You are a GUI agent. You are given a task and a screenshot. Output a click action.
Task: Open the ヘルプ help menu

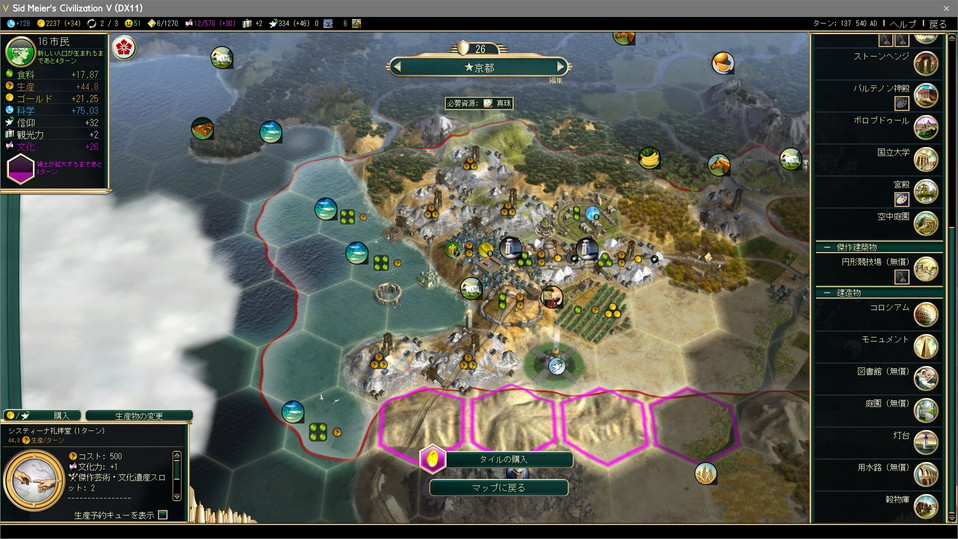pyautogui.click(x=902, y=23)
